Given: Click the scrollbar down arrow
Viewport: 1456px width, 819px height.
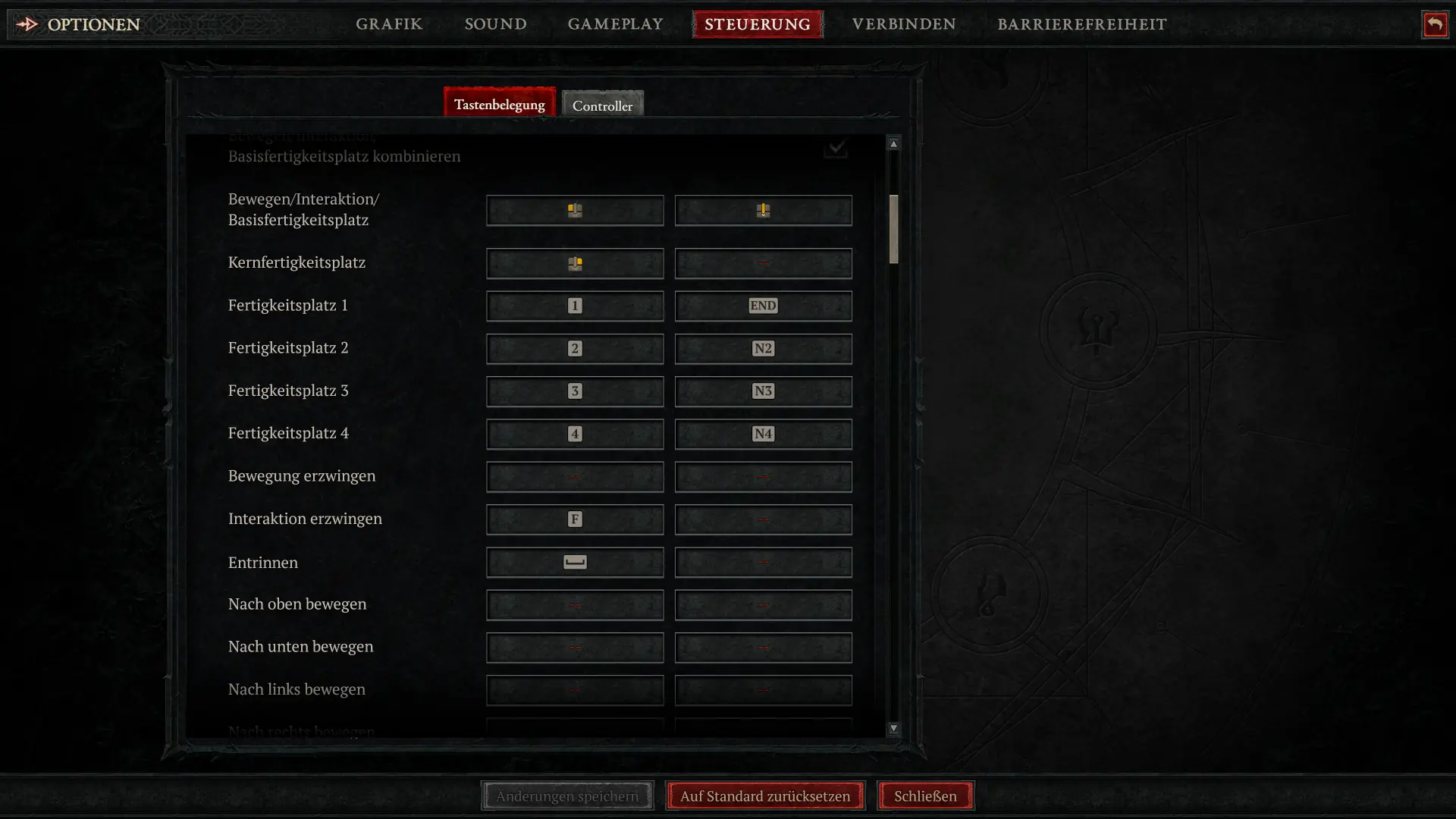Looking at the screenshot, I should tap(893, 727).
